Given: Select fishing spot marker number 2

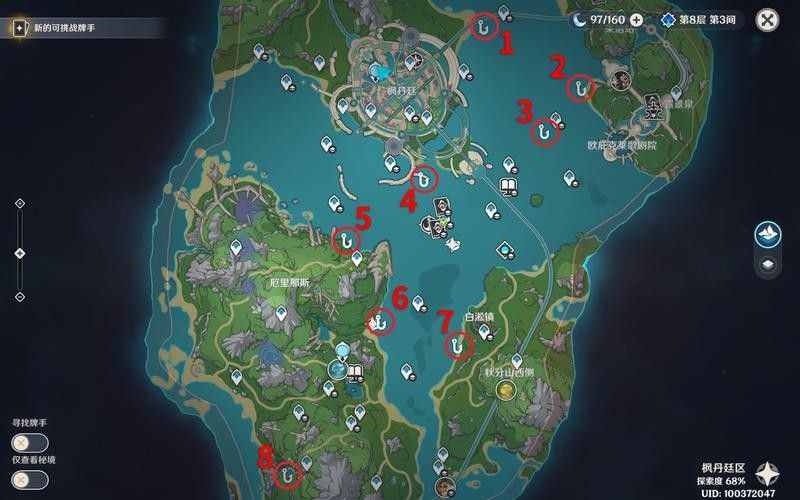Looking at the screenshot, I should pyautogui.click(x=579, y=88).
